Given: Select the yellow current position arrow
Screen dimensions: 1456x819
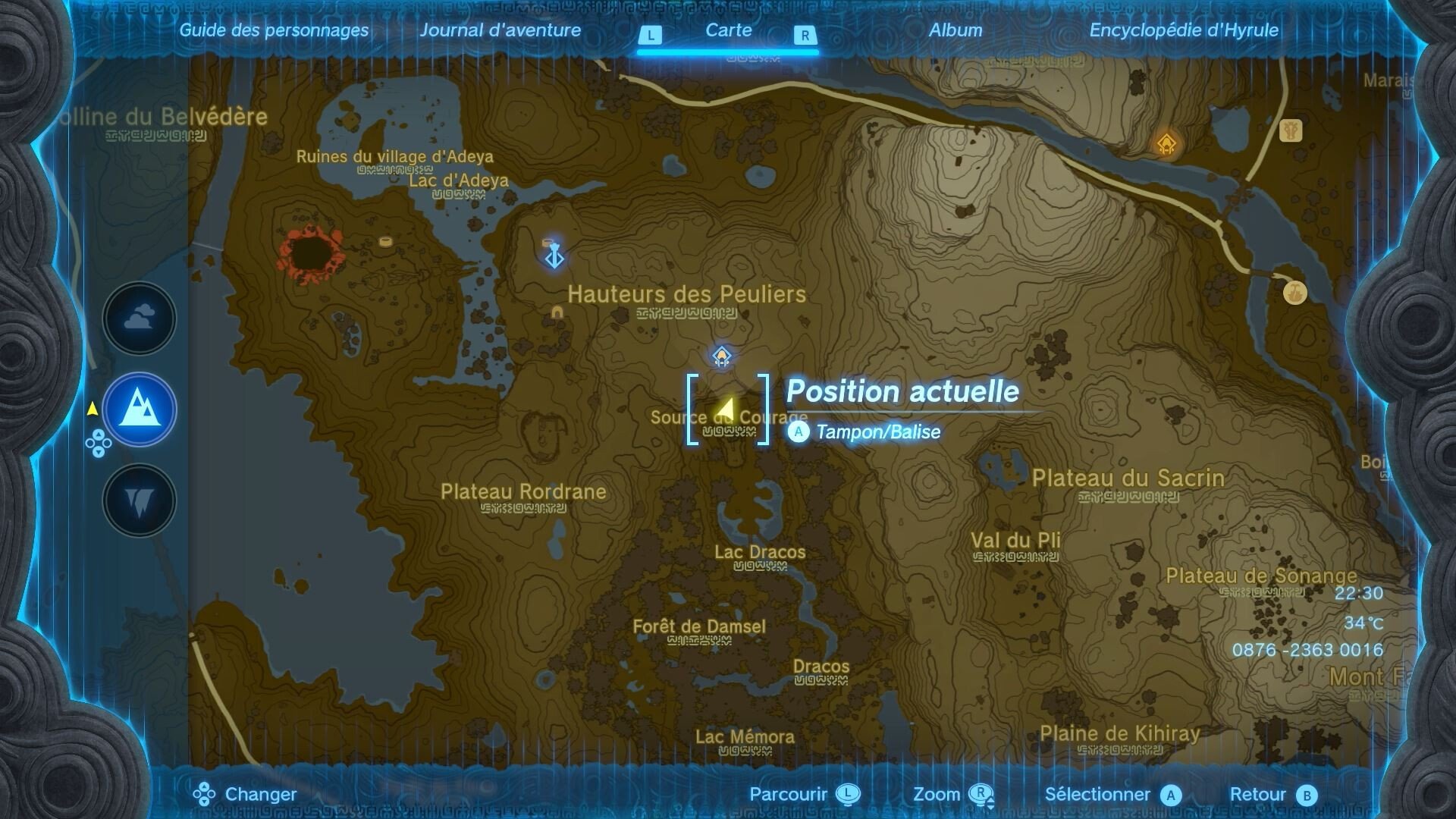Looking at the screenshot, I should tap(726, 409).
